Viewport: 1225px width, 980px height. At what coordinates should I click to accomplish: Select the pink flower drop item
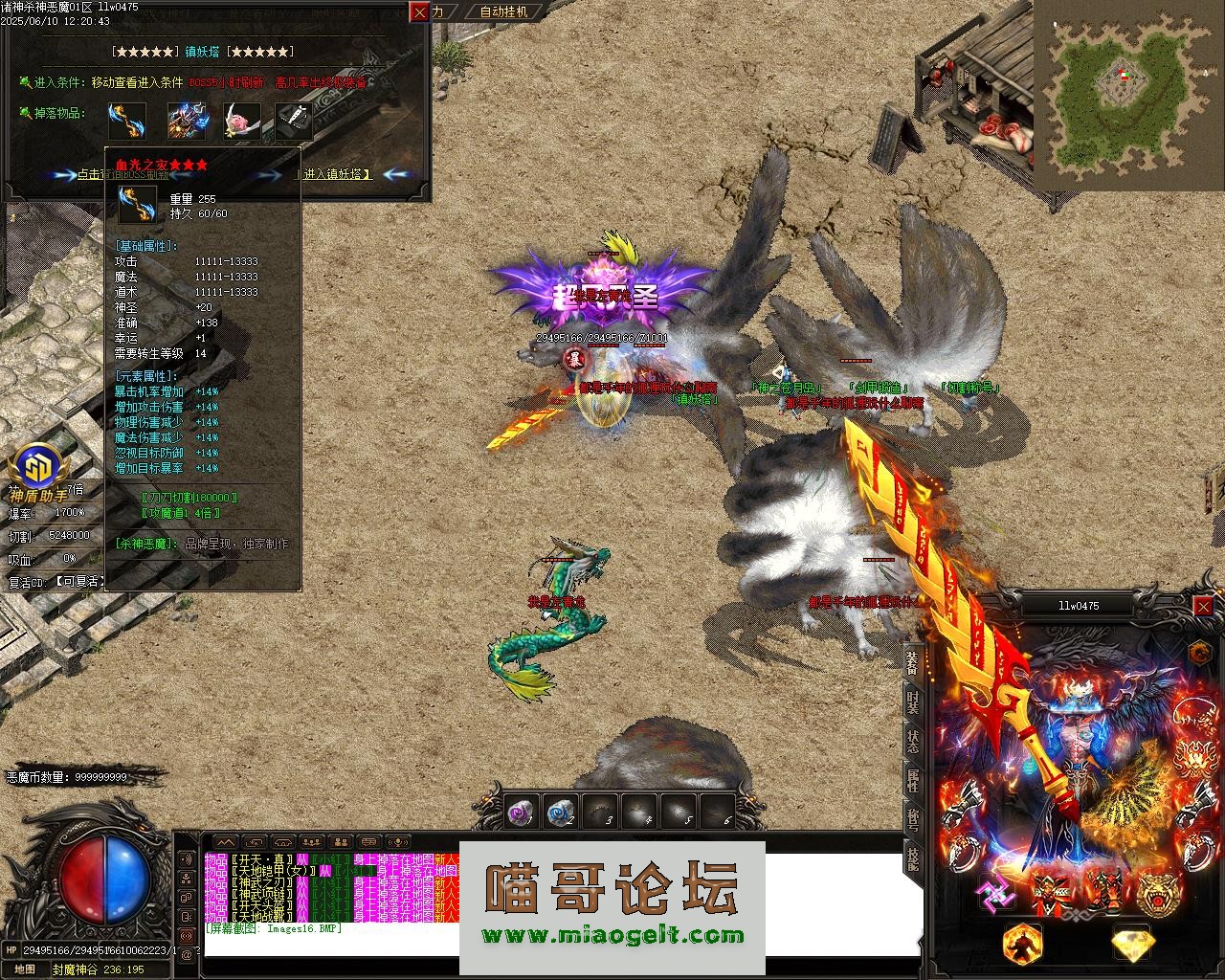pyautogui.click(x=241, y=122)
